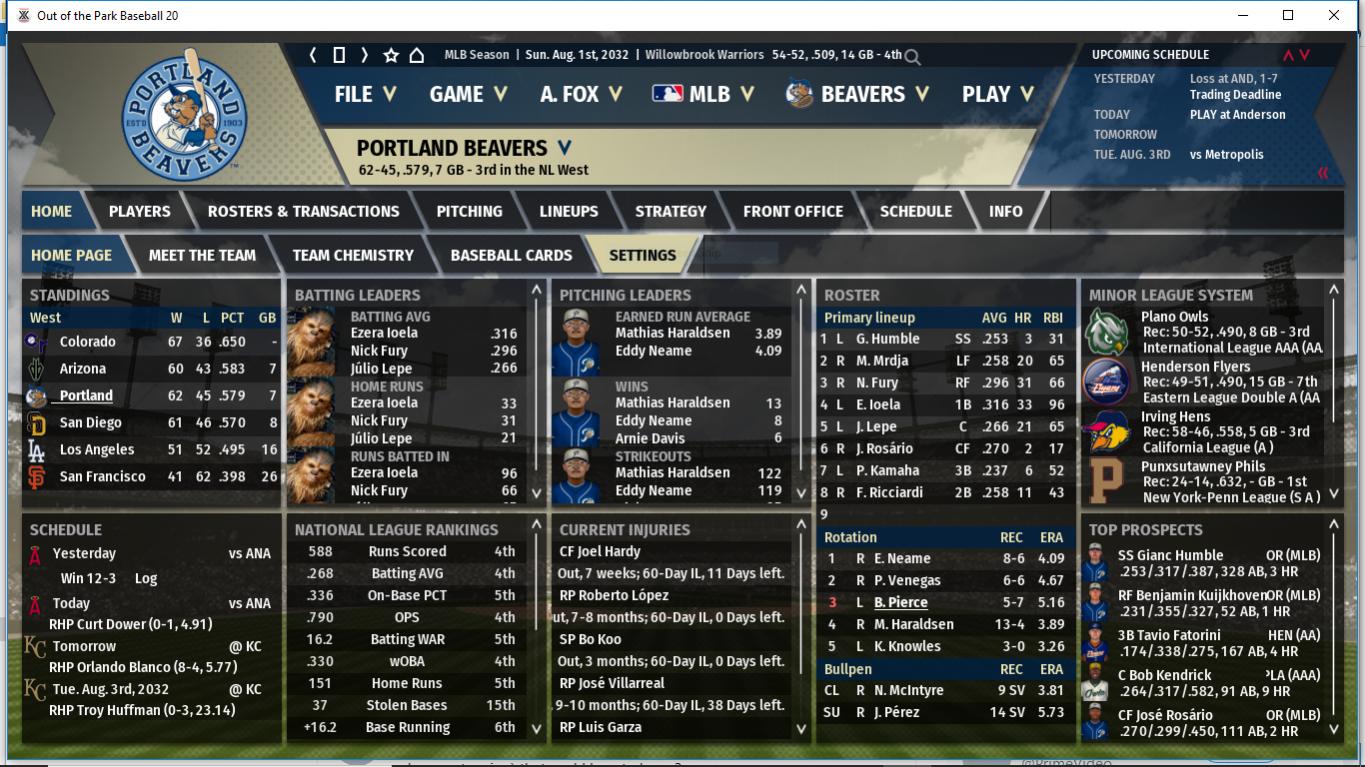1365x767 pixels.
Task: Go to the PITCHING tab
Action: 469,211
